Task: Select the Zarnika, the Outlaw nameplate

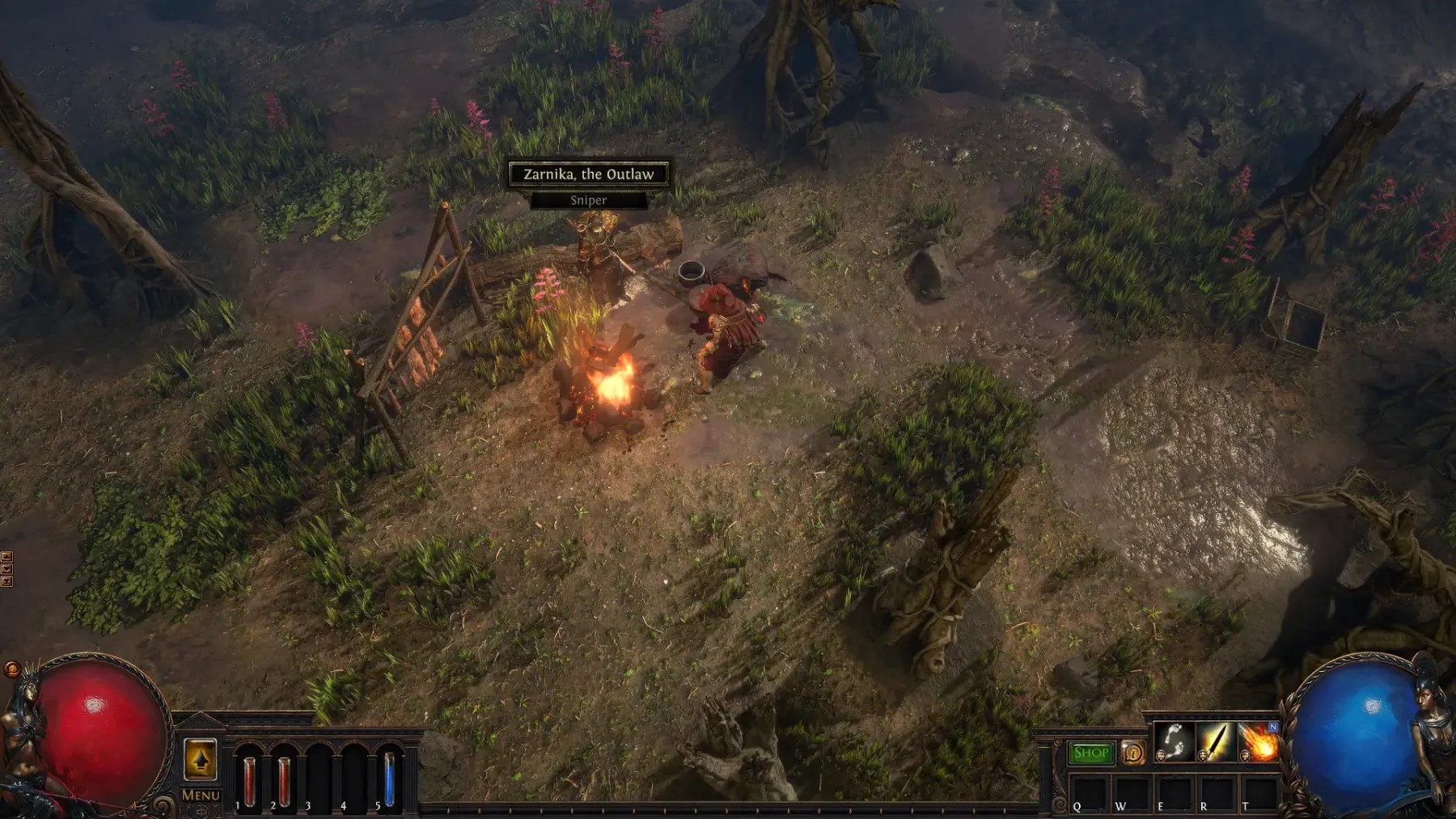Action: click(589, 174)
